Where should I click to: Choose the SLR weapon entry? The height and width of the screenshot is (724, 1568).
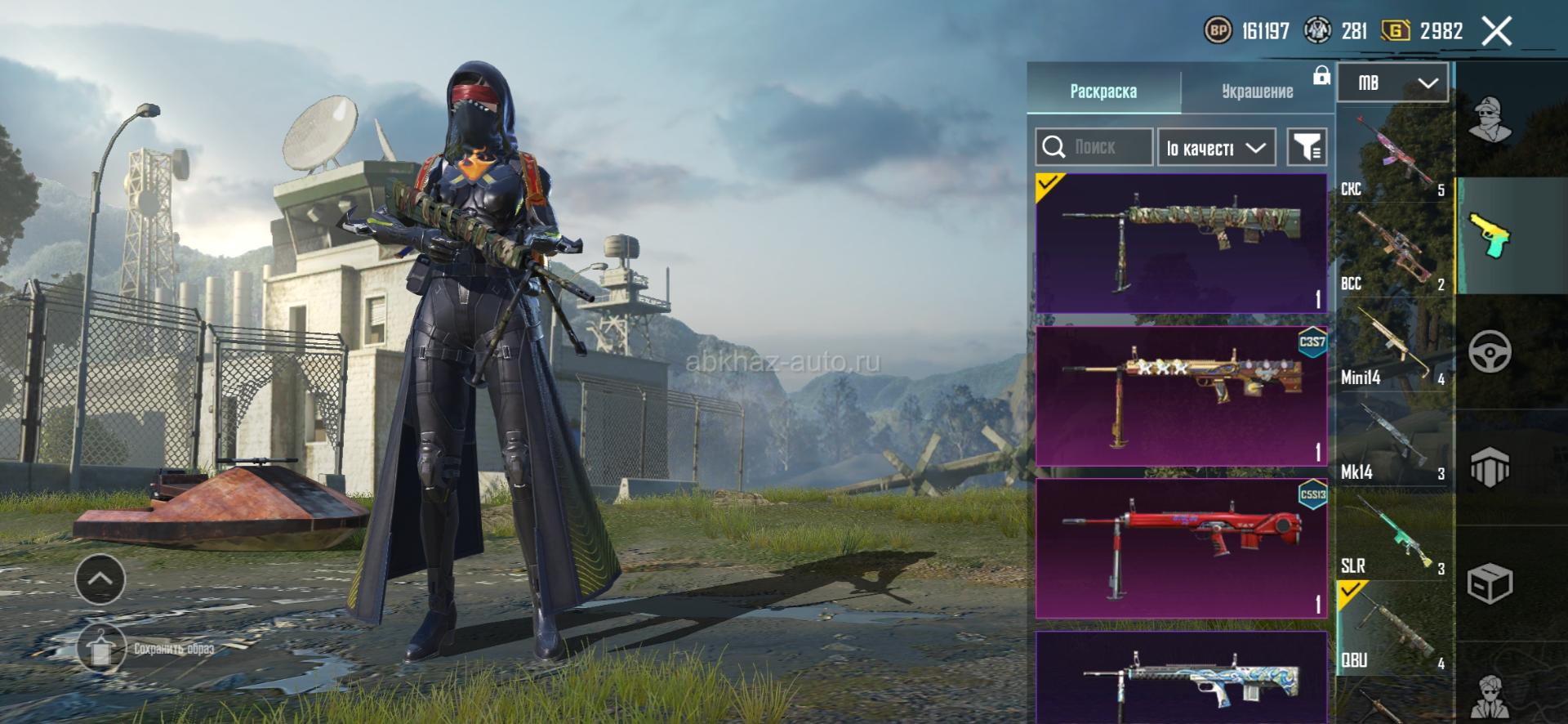1394,533
